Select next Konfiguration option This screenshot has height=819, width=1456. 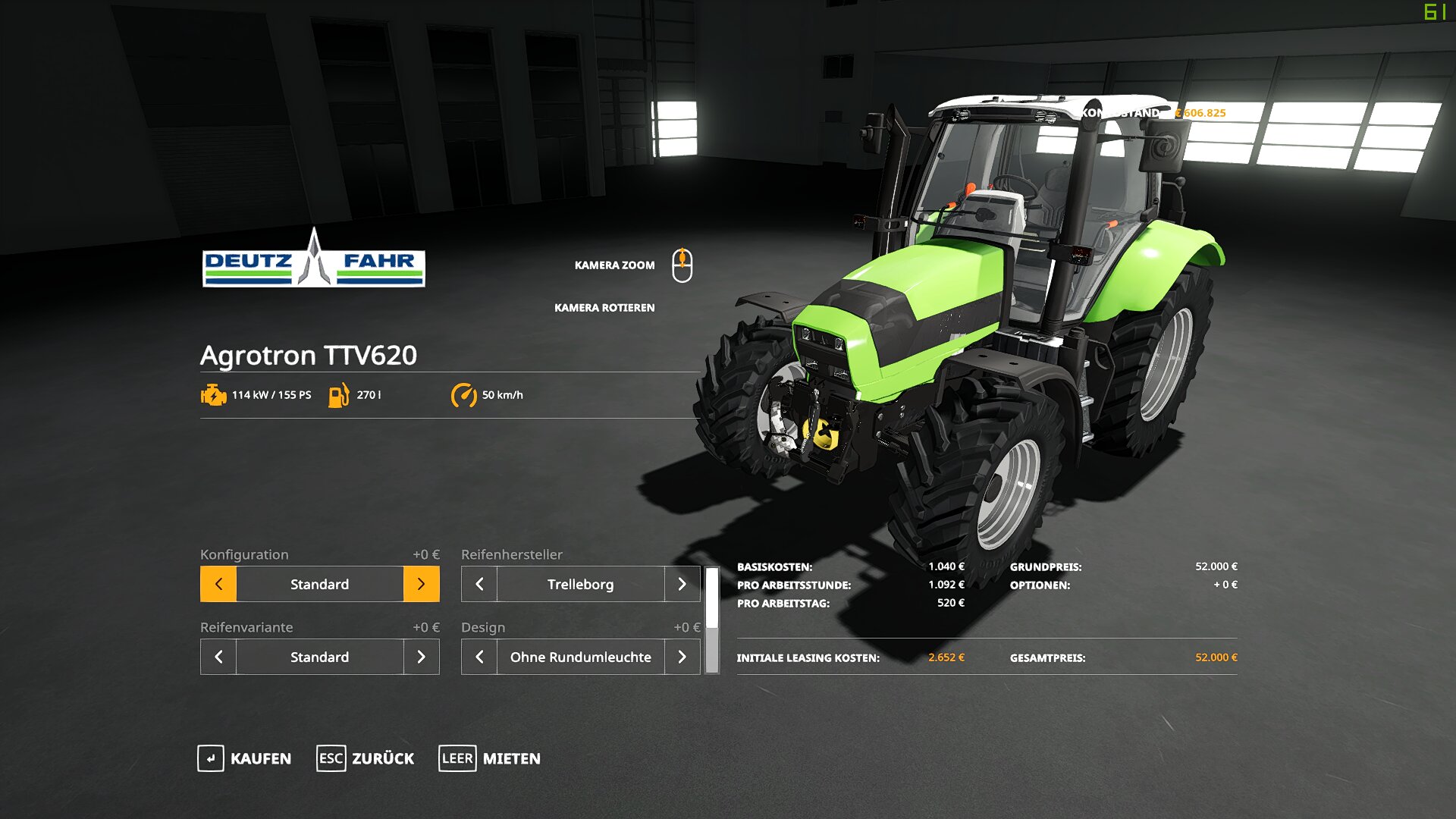[421, 584]
